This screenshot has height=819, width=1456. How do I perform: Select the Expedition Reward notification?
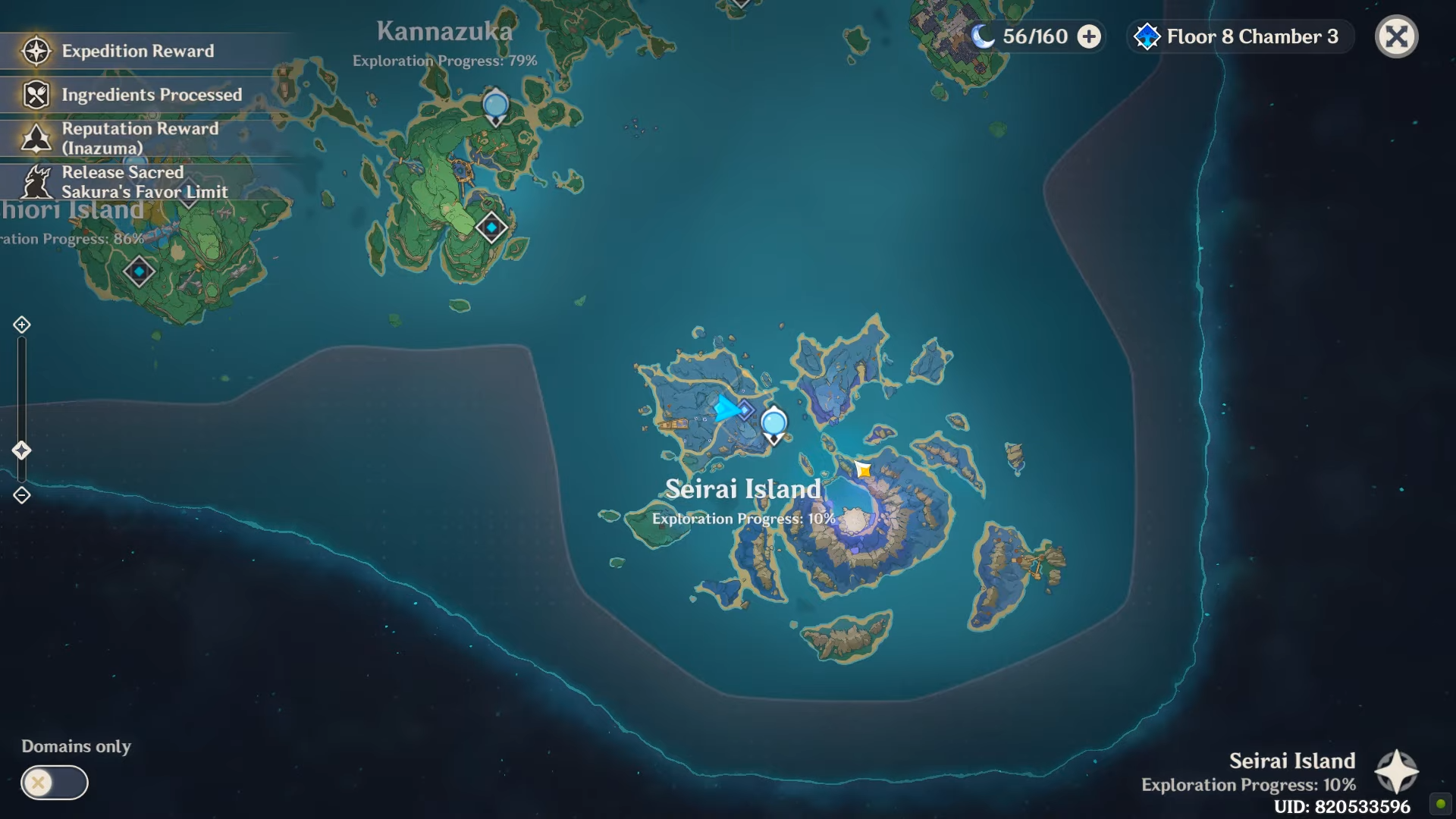[x=136, y=51]
